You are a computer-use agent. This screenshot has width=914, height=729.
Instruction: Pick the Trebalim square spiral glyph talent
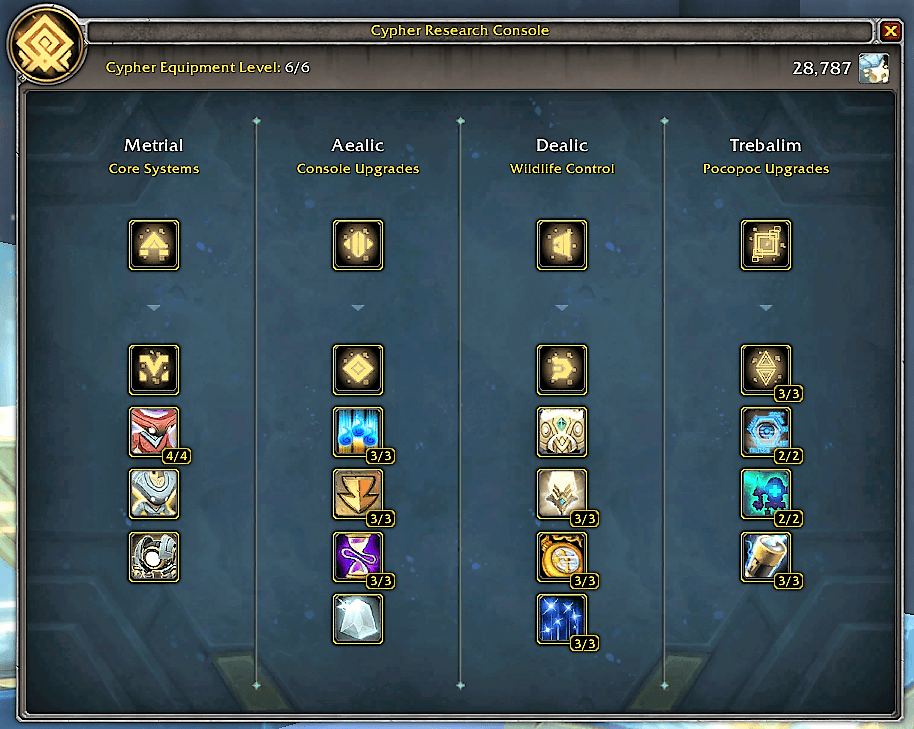tap(766, 245)
